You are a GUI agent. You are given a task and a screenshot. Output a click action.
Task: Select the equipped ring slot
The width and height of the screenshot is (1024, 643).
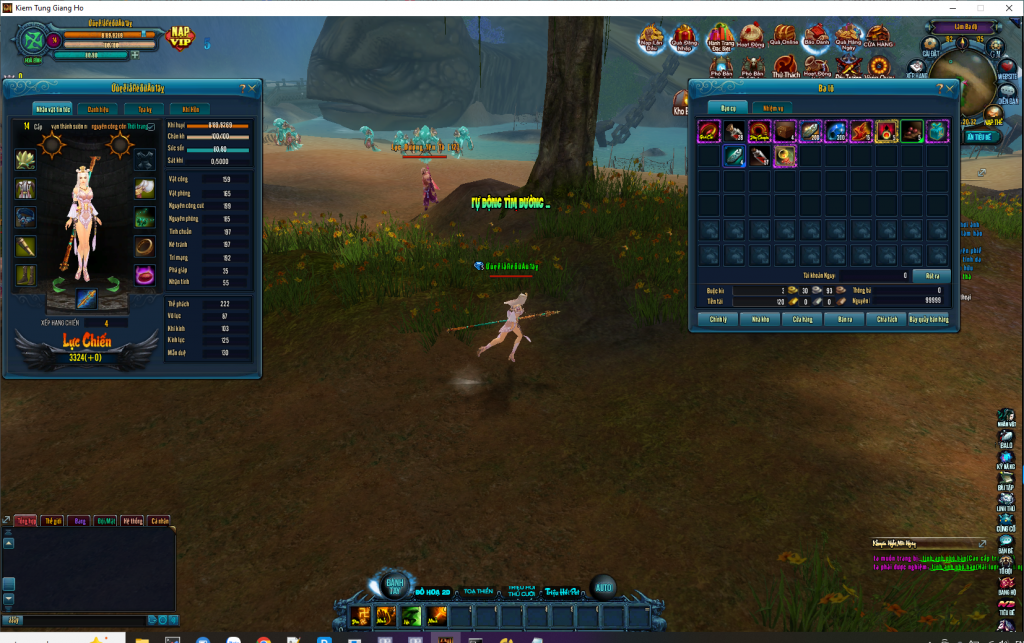tap(145, 245)
